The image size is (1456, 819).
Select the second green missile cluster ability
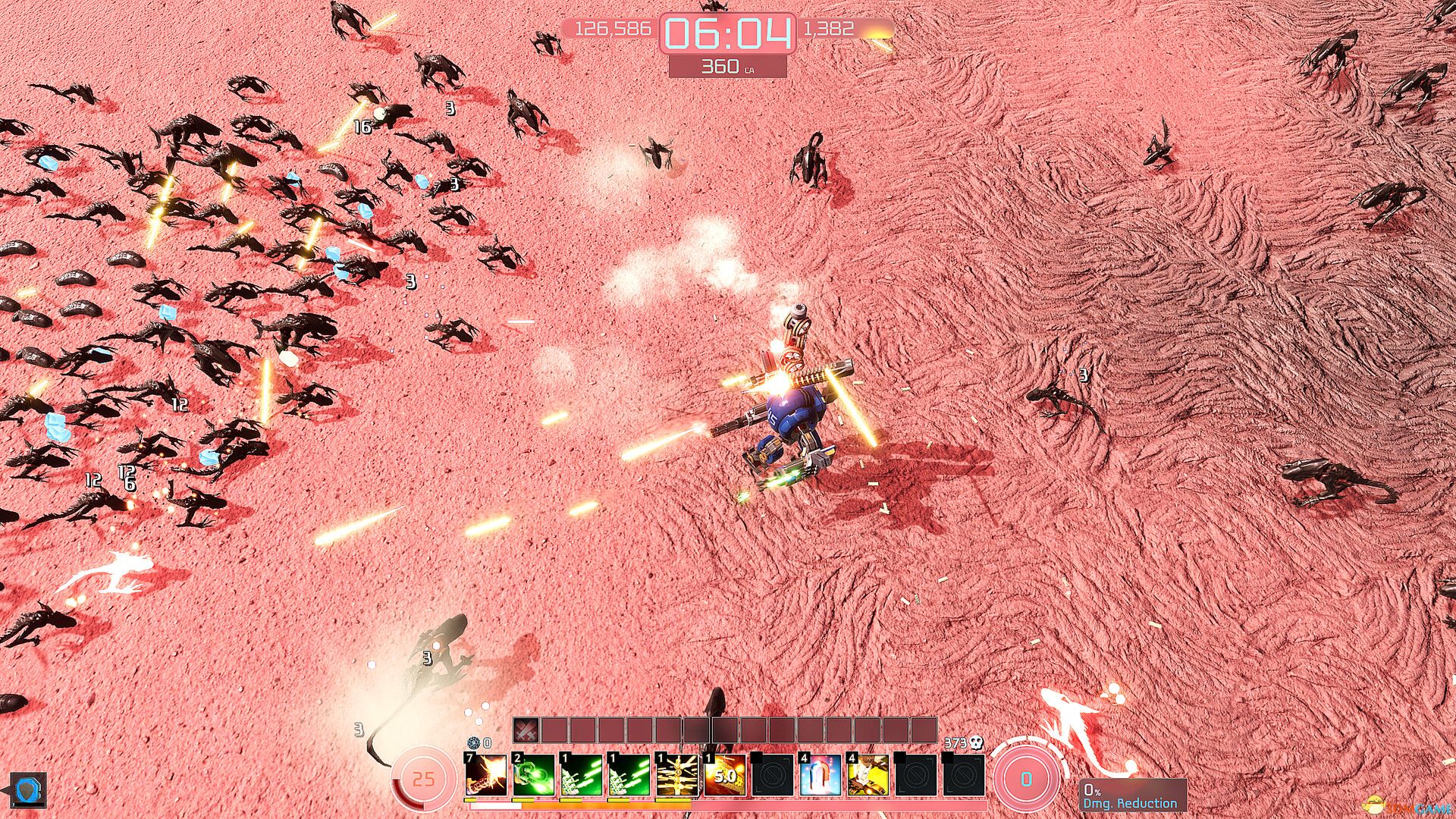[x=629, y=775]
